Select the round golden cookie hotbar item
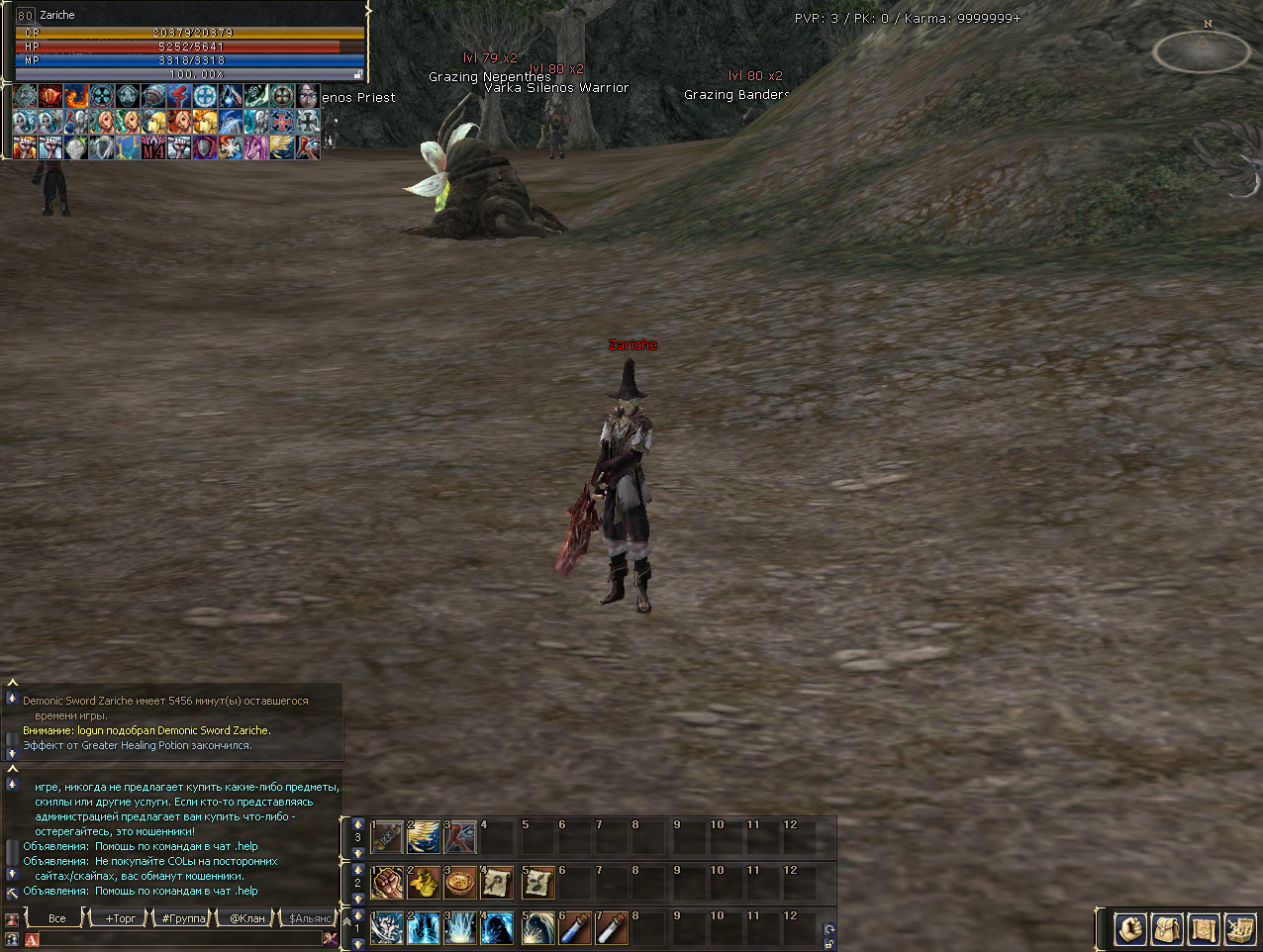Viewport: 1263px width, 952px height. coord(460,883)
